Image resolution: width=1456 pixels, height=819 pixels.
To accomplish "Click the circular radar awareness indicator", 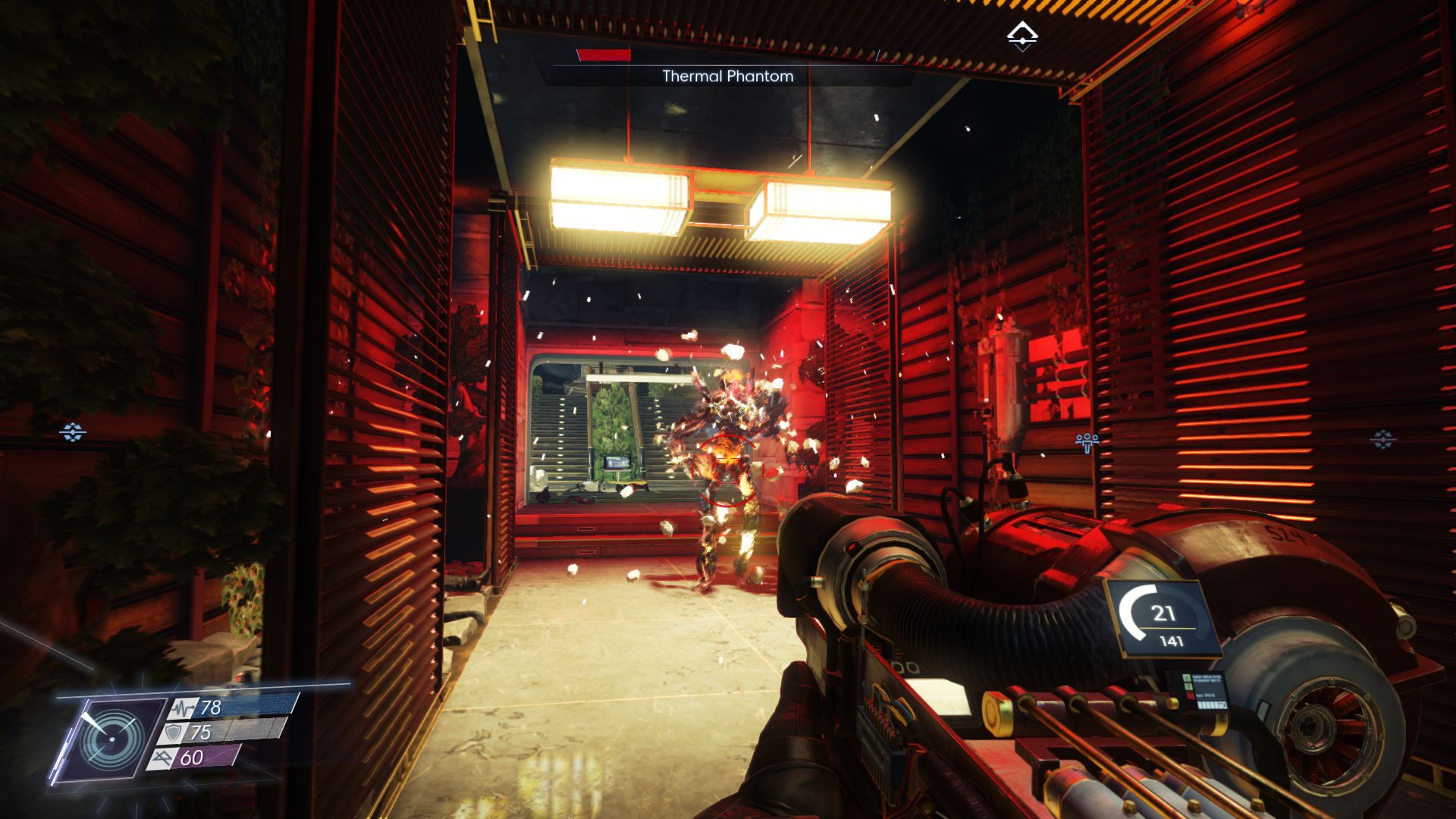I will (x=111, y=739).
